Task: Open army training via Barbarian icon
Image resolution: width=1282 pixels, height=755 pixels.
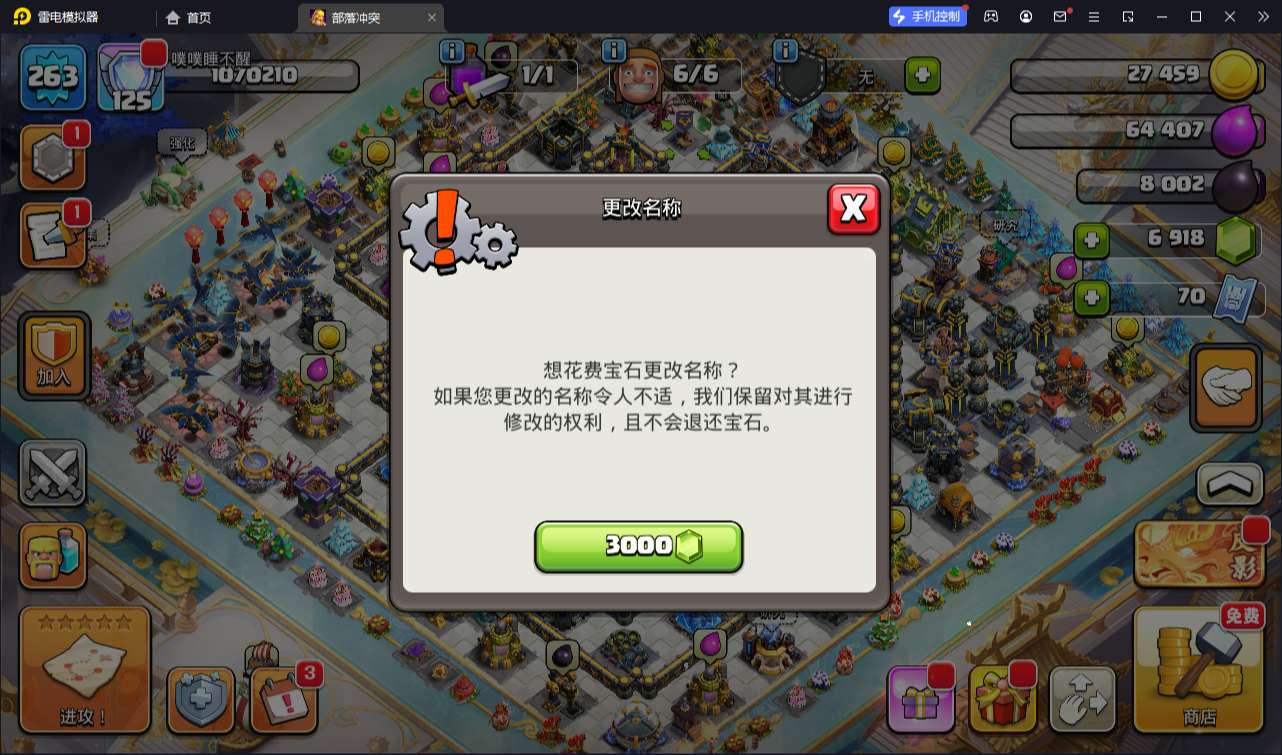Action: pyautogui.click(x=53, y=556)
